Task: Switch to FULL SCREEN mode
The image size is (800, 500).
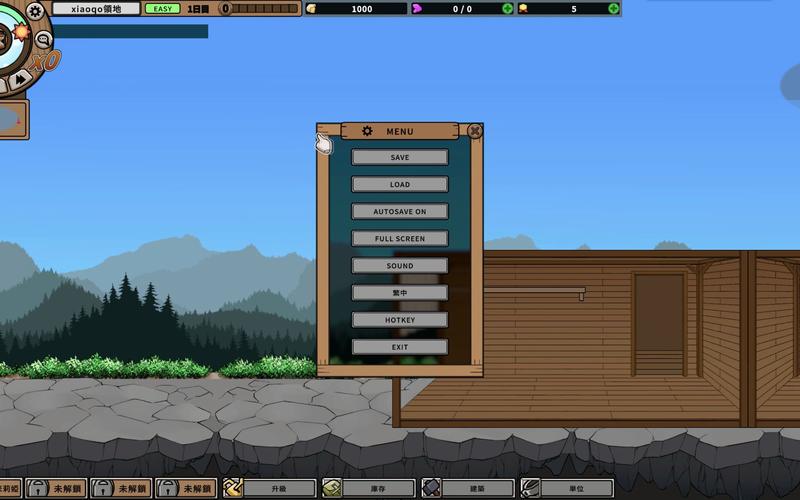Action: click(x=400, y=238)
